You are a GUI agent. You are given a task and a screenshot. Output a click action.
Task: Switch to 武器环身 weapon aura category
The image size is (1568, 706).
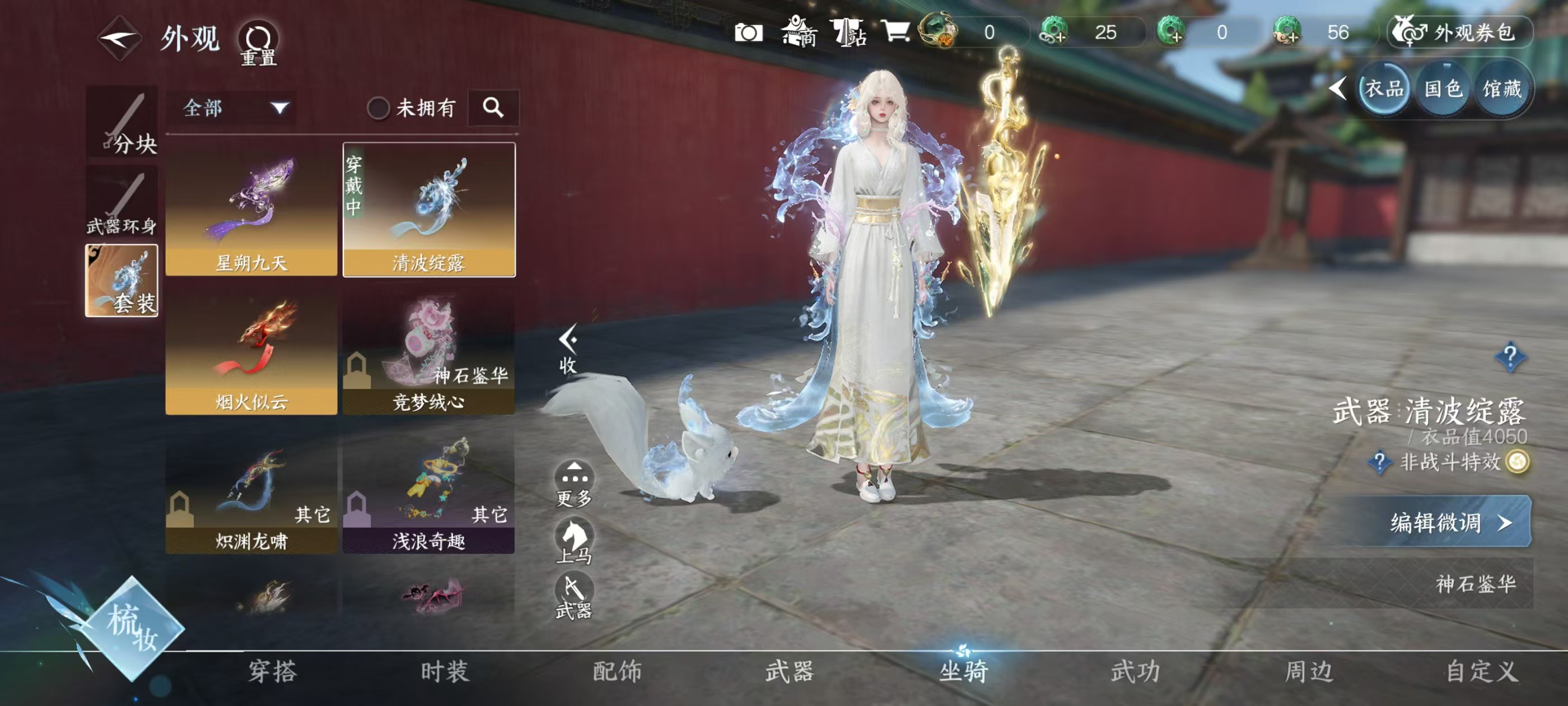tap(122, 201)
